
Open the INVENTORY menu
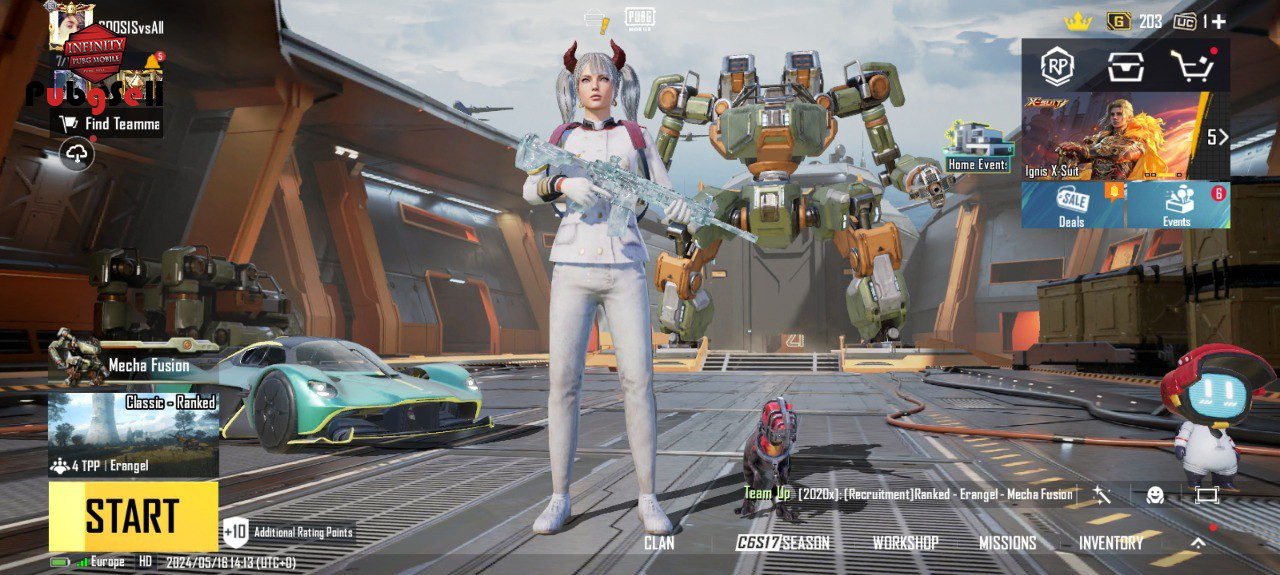coord(1110,543)
